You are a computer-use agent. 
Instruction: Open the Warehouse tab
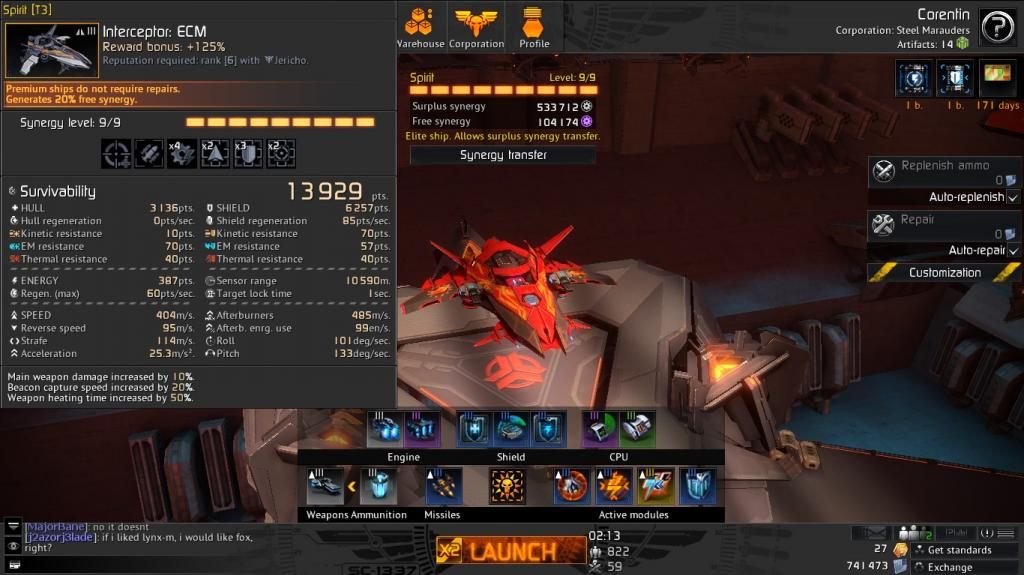[x=420, y=27]
